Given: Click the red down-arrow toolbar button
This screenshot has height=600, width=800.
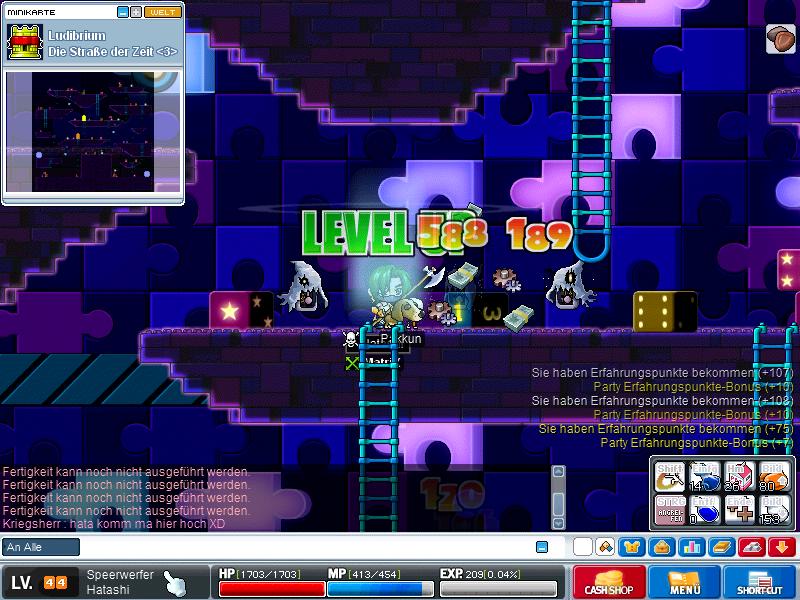Looking at the screenshot, I should (782, 547).
